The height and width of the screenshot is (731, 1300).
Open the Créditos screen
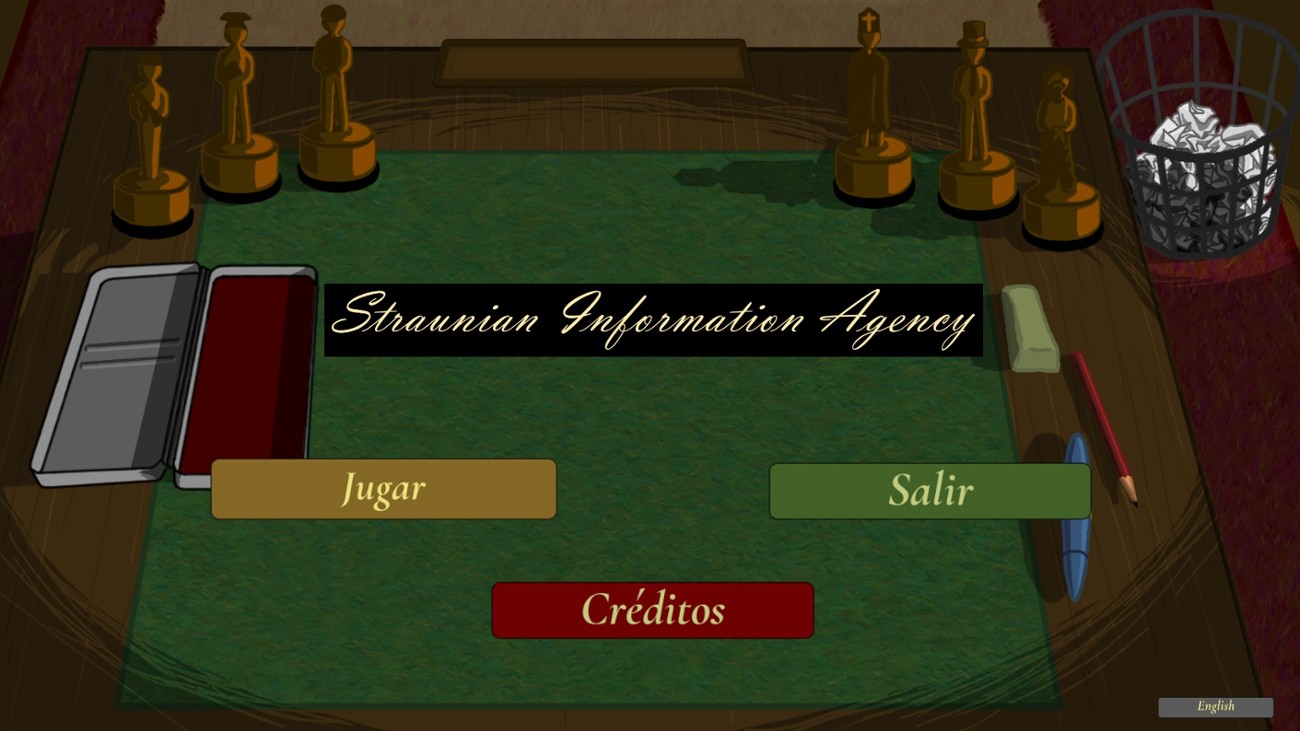click(652, 610)
